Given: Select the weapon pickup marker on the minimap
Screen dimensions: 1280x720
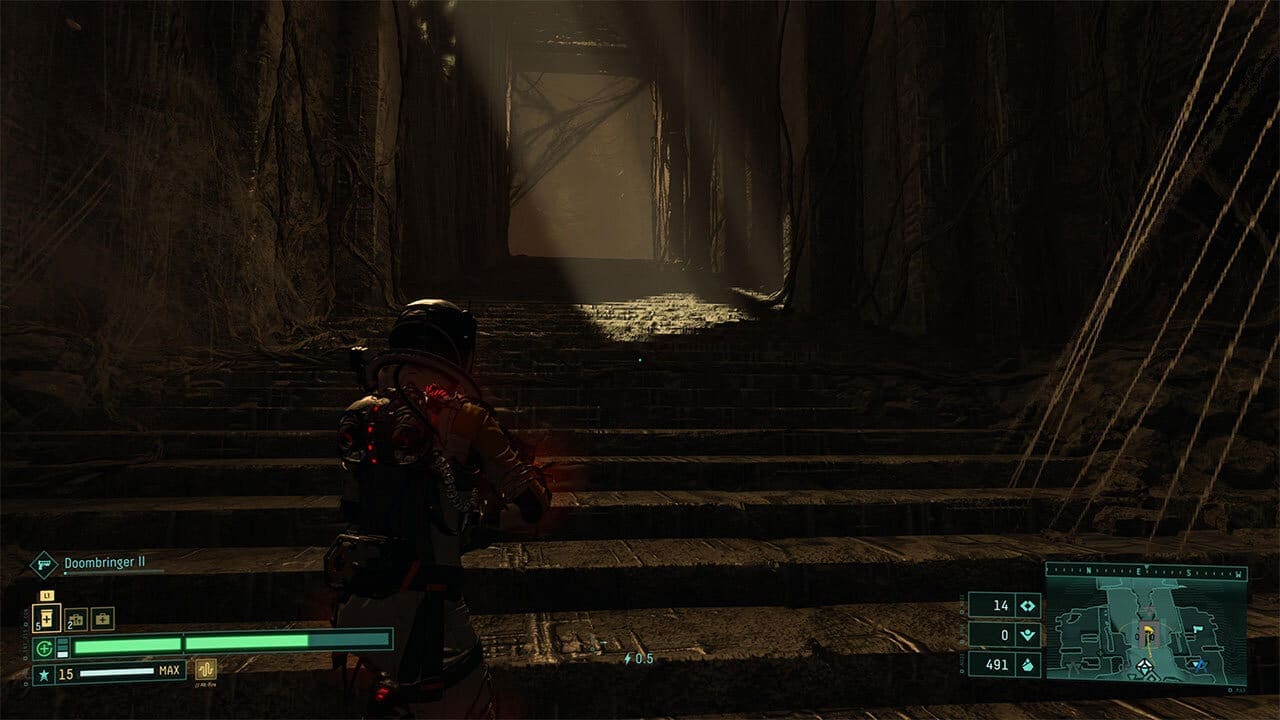Looking at the screenshot, I should pyautogui.click(x=1197, y=630).
